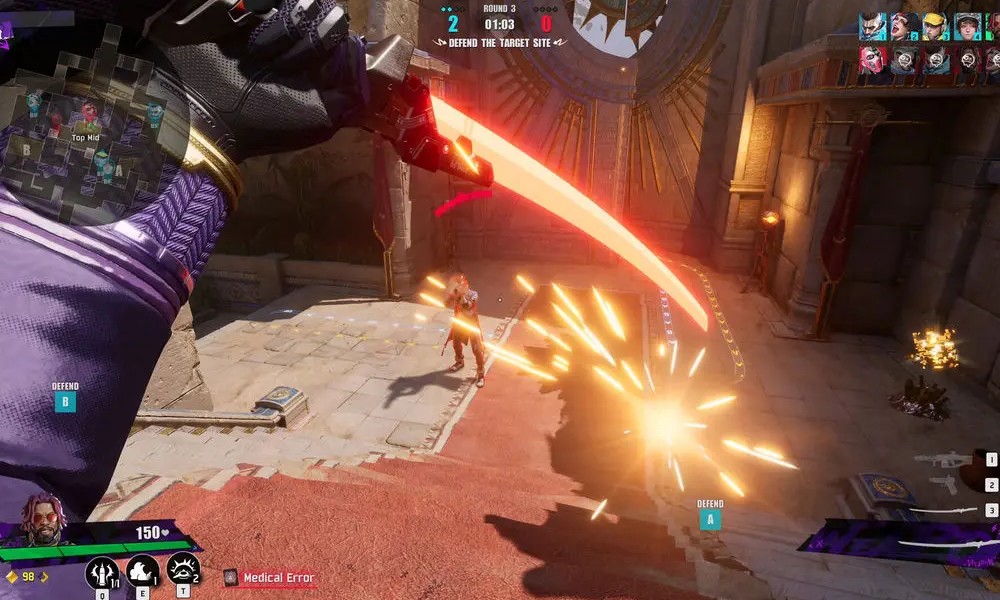
Task: Activate the rocket ability icon
Action: pyautogui.click(x=103, y=572)
